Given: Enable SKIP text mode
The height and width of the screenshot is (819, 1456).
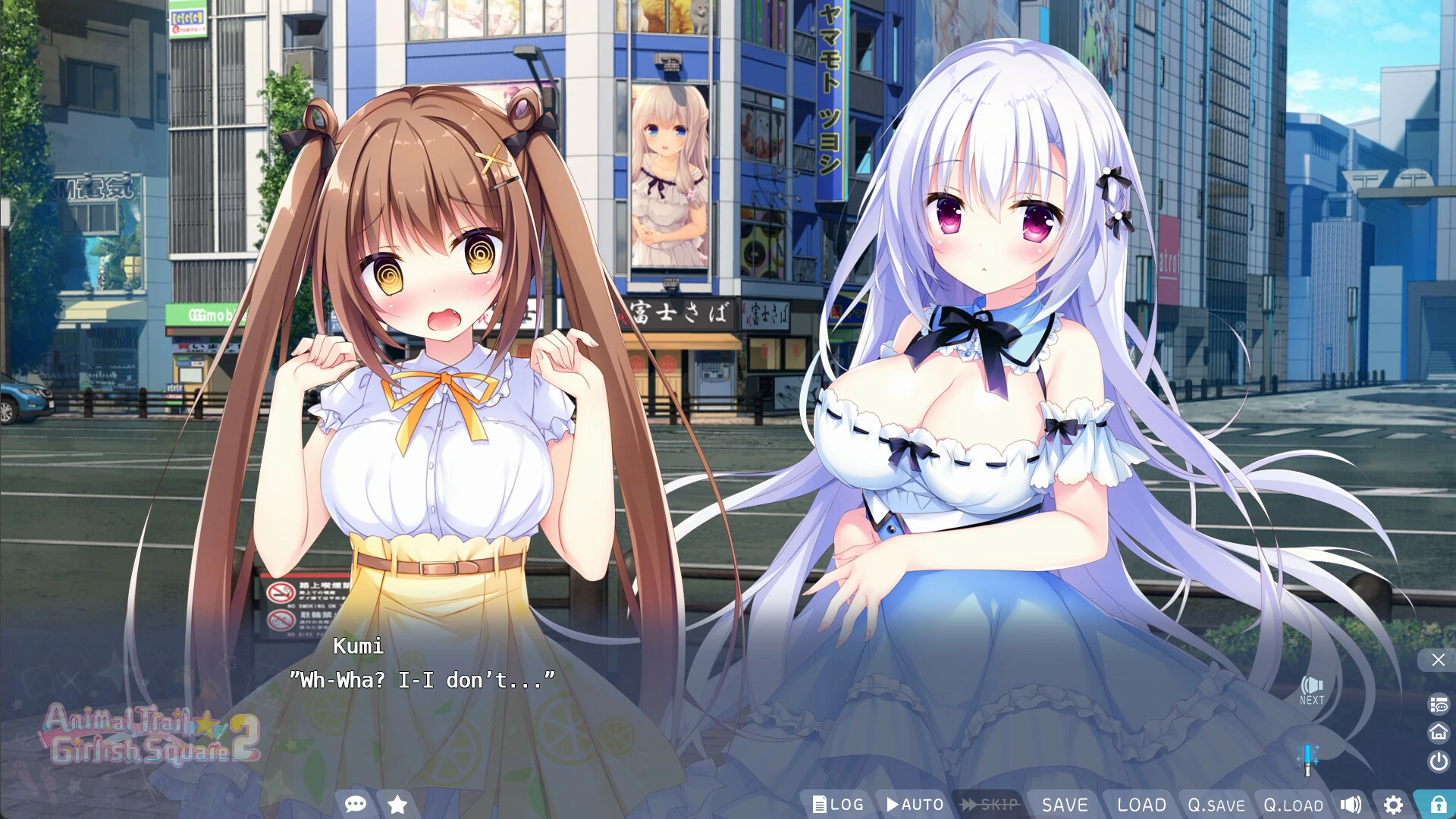Looking at the screenshot, I should tap(990, 805).
